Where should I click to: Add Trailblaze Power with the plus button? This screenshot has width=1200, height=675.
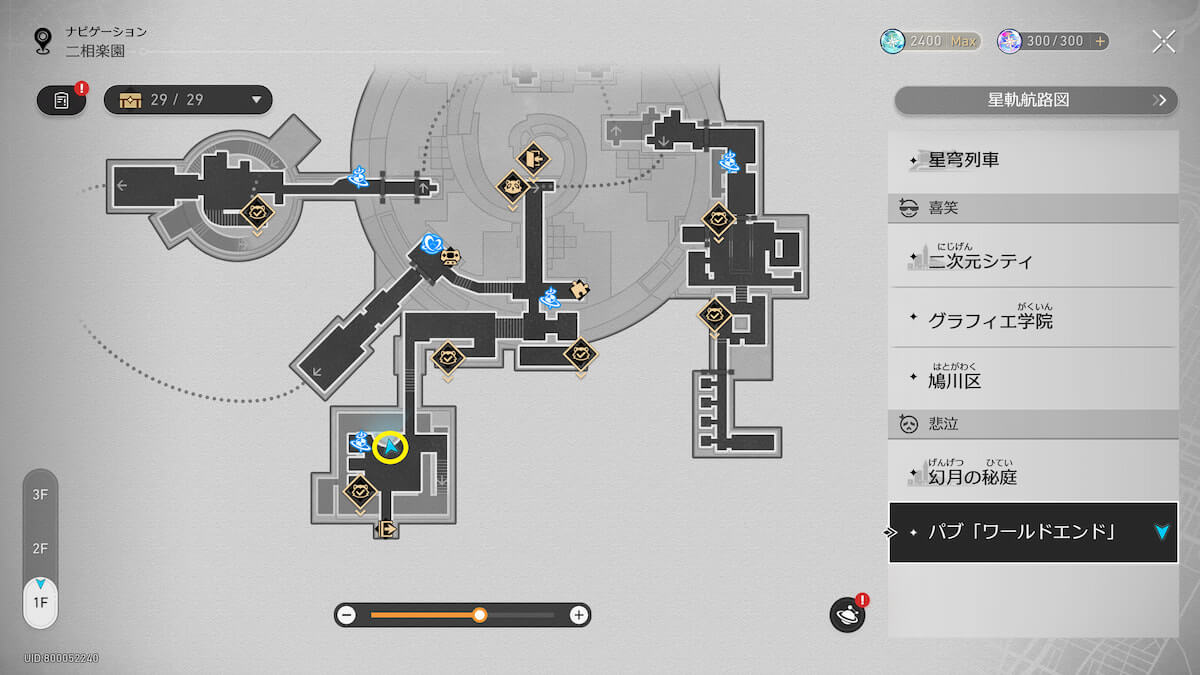[x=1100, y=41]
